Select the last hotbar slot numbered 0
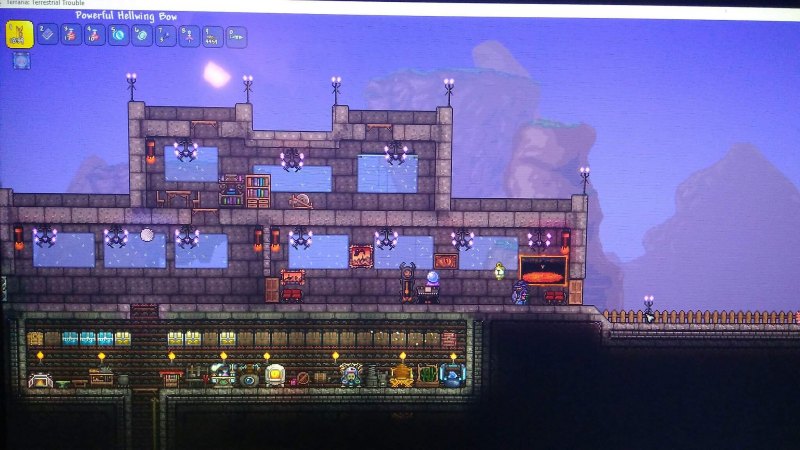Image resolution: width=800 pixels, height=450 pixels. pyautogui.click(x=236, y=37)
